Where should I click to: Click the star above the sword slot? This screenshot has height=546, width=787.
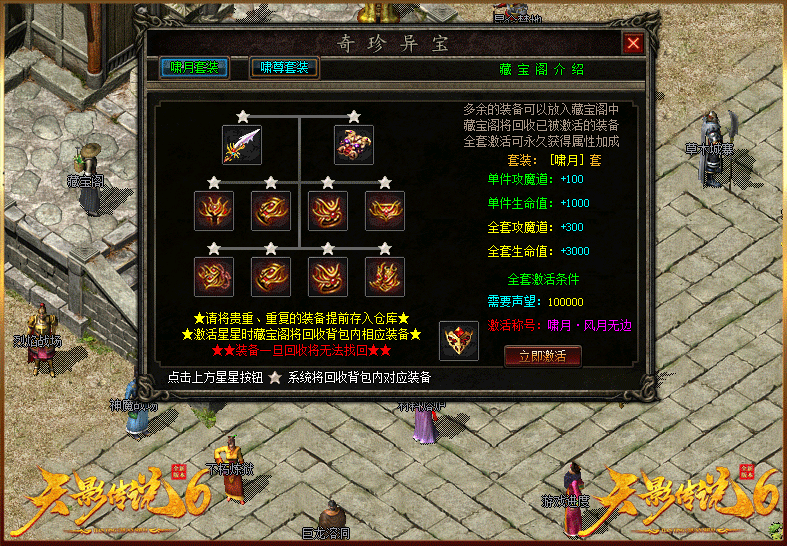(242, 116)
